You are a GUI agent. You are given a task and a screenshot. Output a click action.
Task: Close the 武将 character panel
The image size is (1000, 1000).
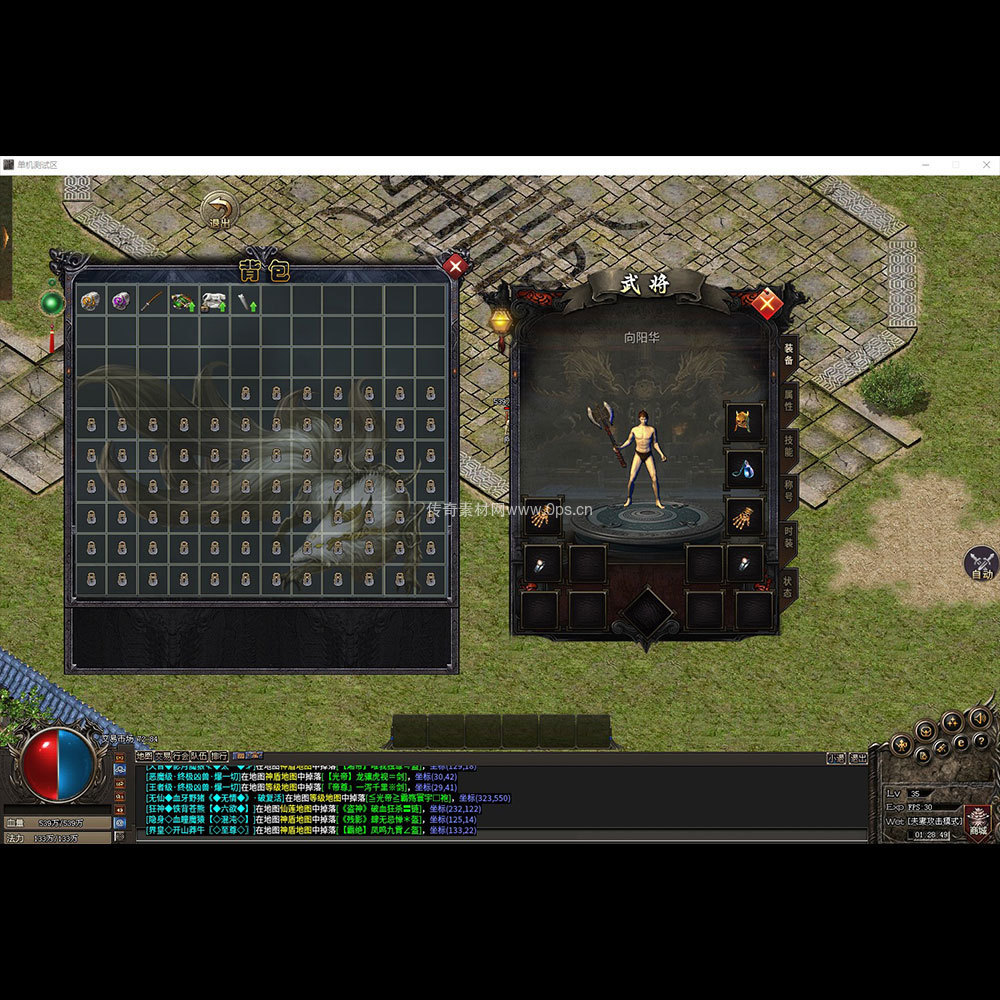pyautogui.click(x=767, y=303)
